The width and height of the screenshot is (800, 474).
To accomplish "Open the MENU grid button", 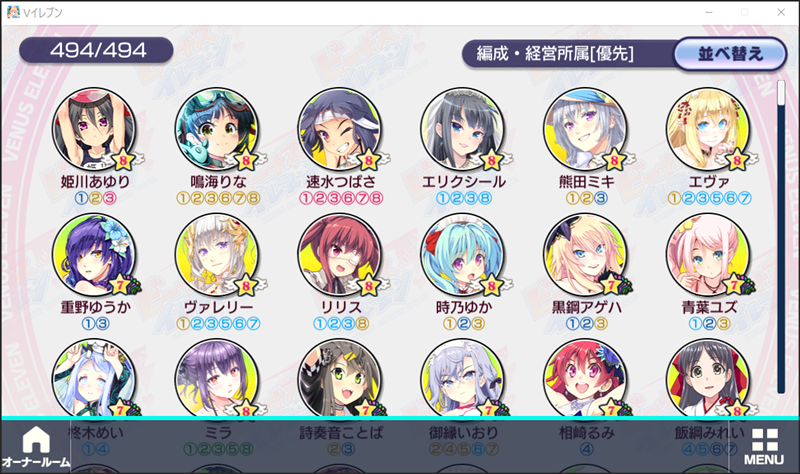I will click(764, 447).
